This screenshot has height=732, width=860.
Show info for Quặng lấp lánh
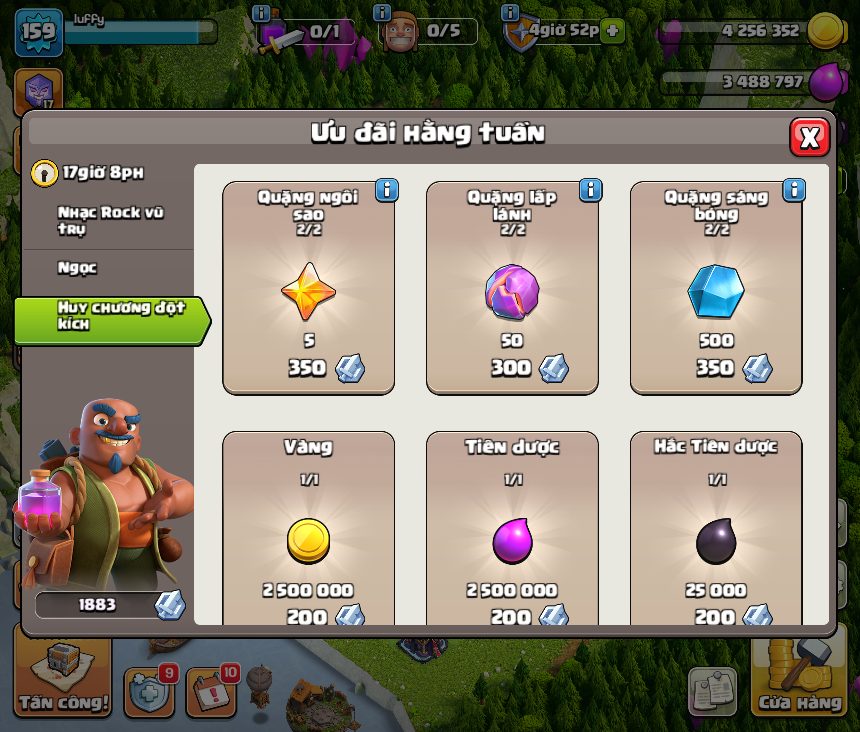click(590, 190)
